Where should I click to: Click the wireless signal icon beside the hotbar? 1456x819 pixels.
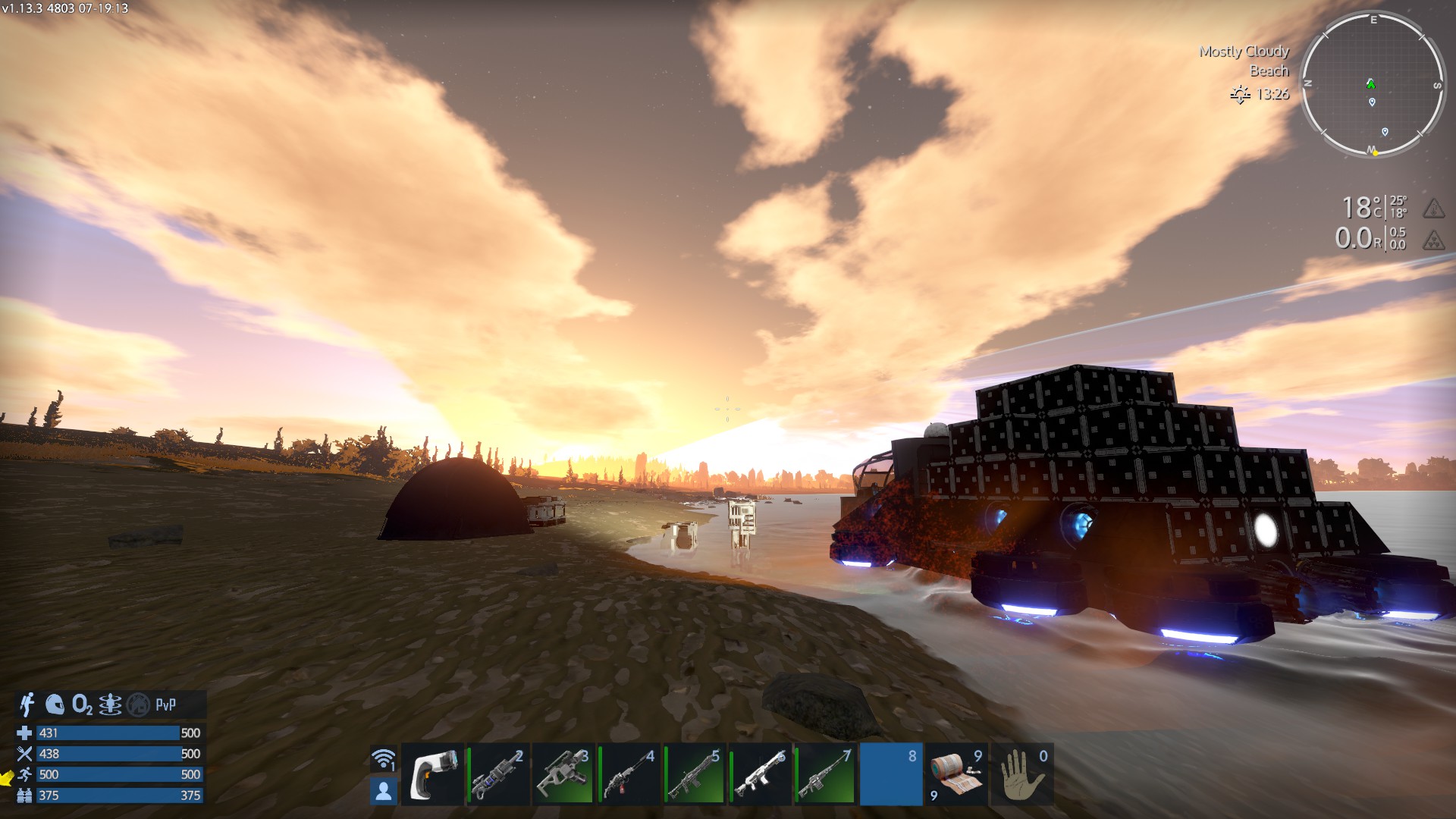[x=384, y=758]
